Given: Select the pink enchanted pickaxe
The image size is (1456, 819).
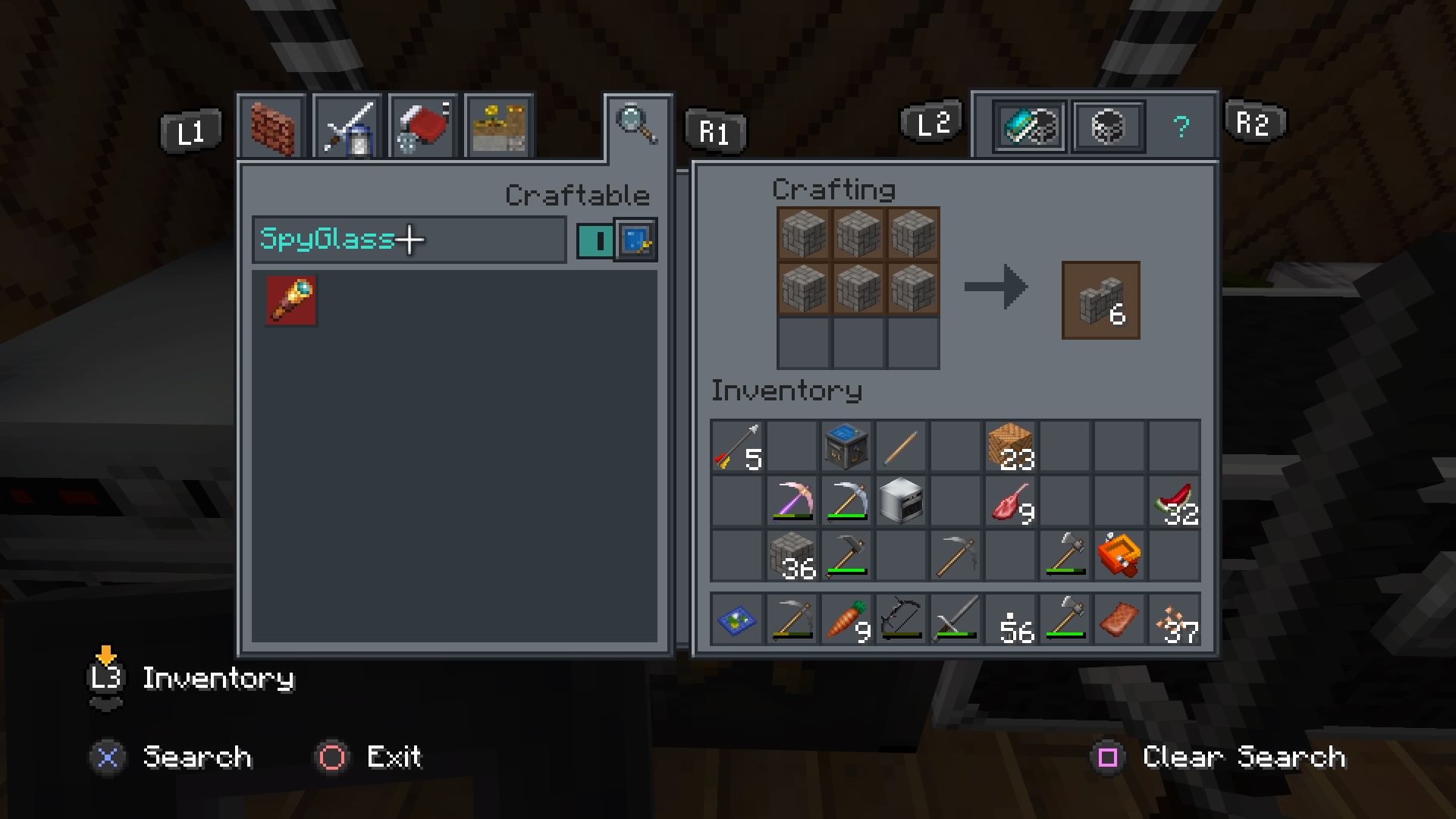Looking at the screenshot, I should [792, 501].
